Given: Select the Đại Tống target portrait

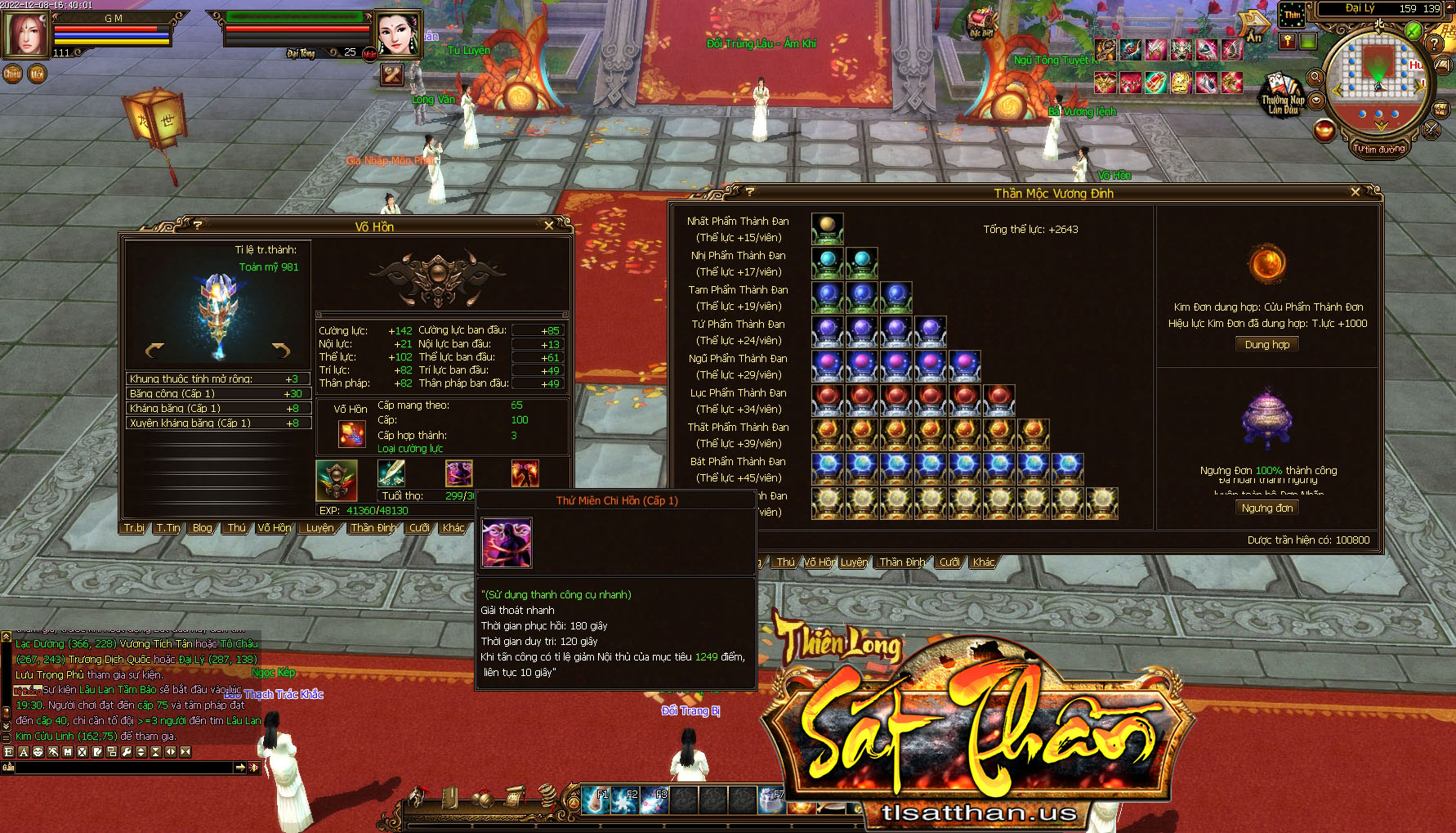Looking at the screenshot, I should point(397,34).
